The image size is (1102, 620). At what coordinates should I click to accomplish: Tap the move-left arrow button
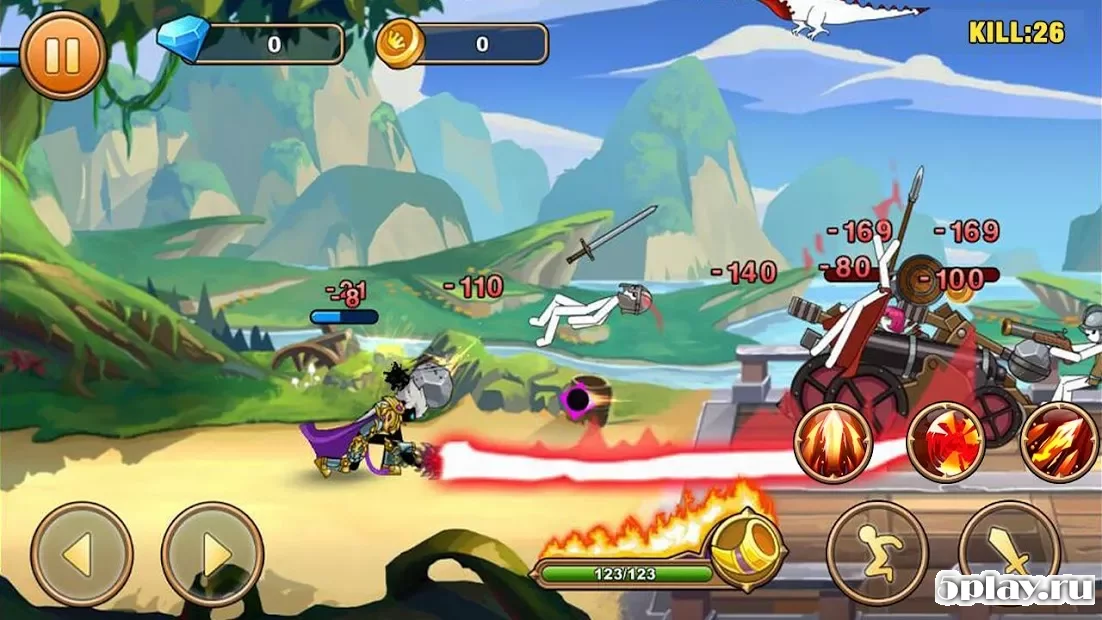tap(81, 554)
